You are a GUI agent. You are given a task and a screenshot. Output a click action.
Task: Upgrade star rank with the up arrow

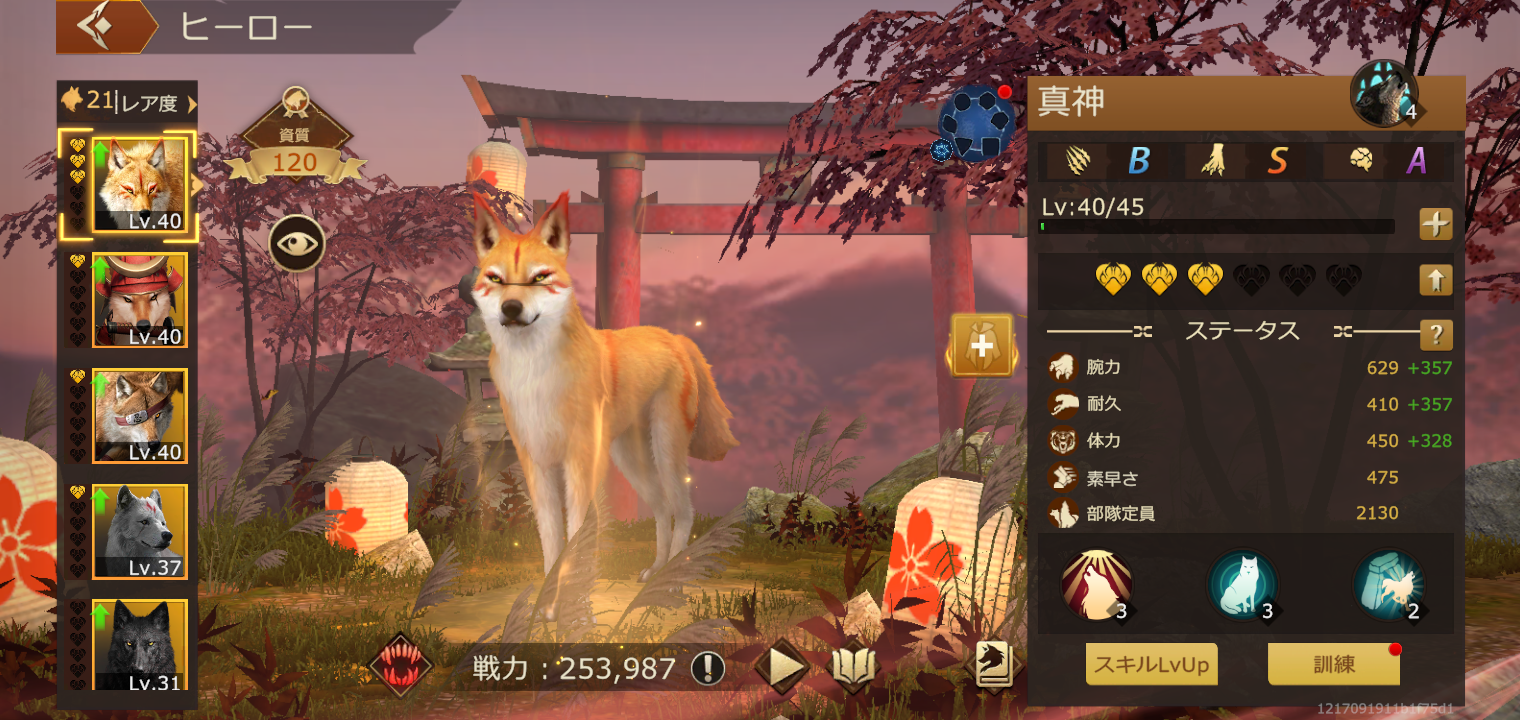tap(1436, 280)
